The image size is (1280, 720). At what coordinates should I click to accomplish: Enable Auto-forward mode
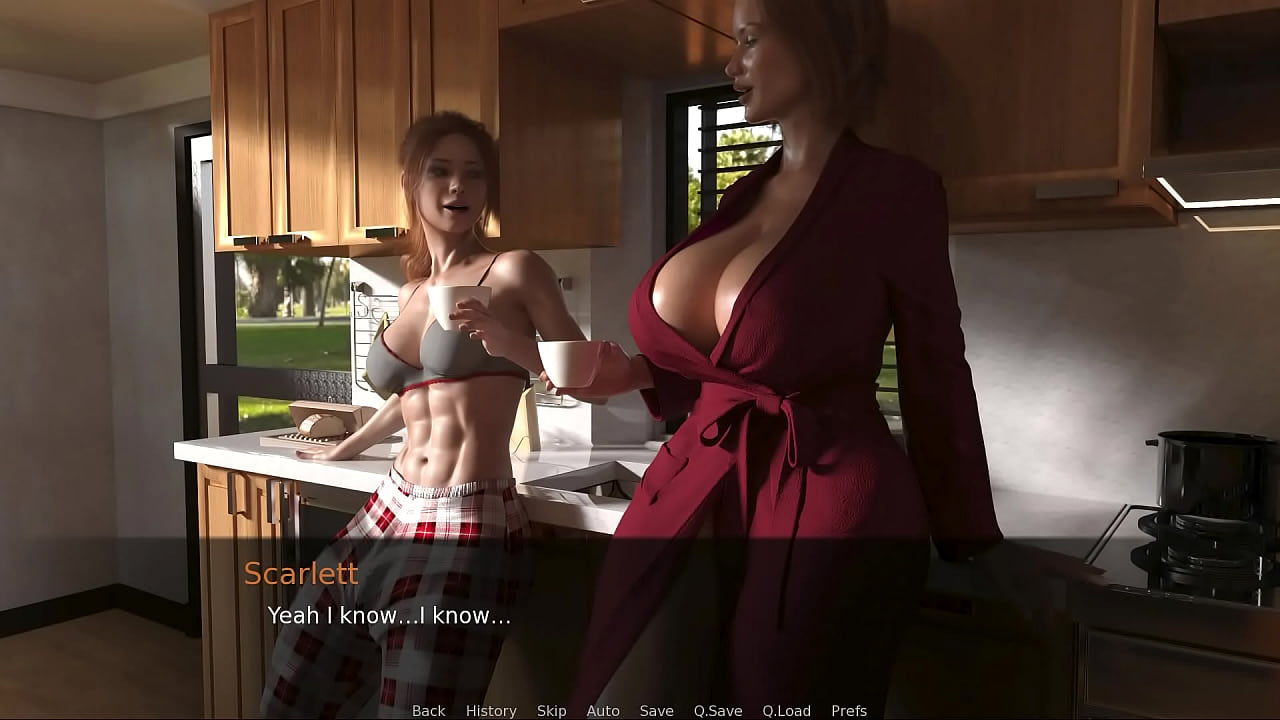pos(603,710)
